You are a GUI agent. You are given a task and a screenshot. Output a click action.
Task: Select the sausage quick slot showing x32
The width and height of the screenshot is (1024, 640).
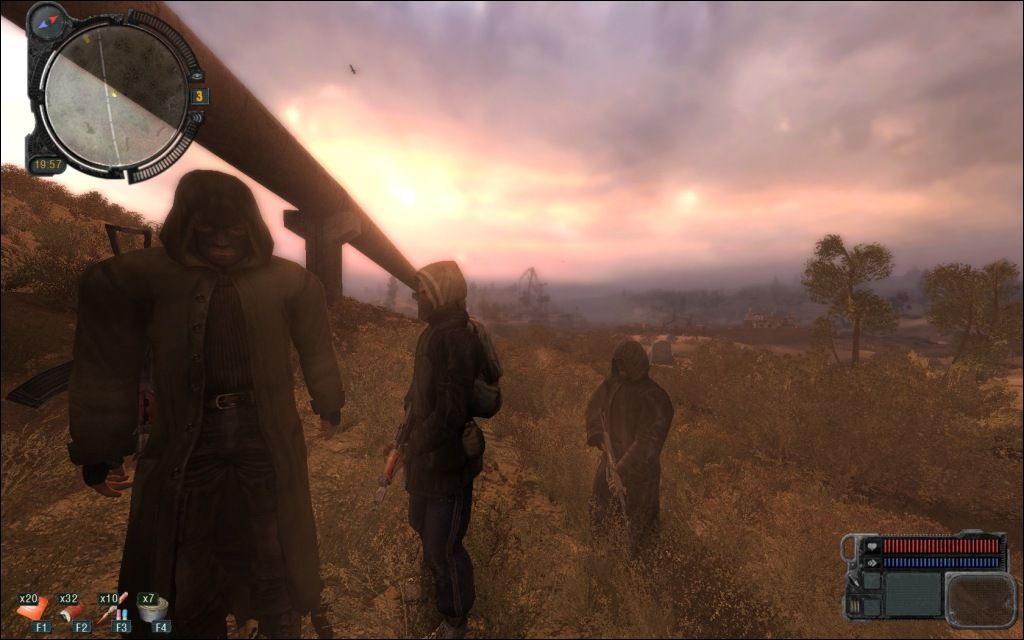click(x=74, y=608)
